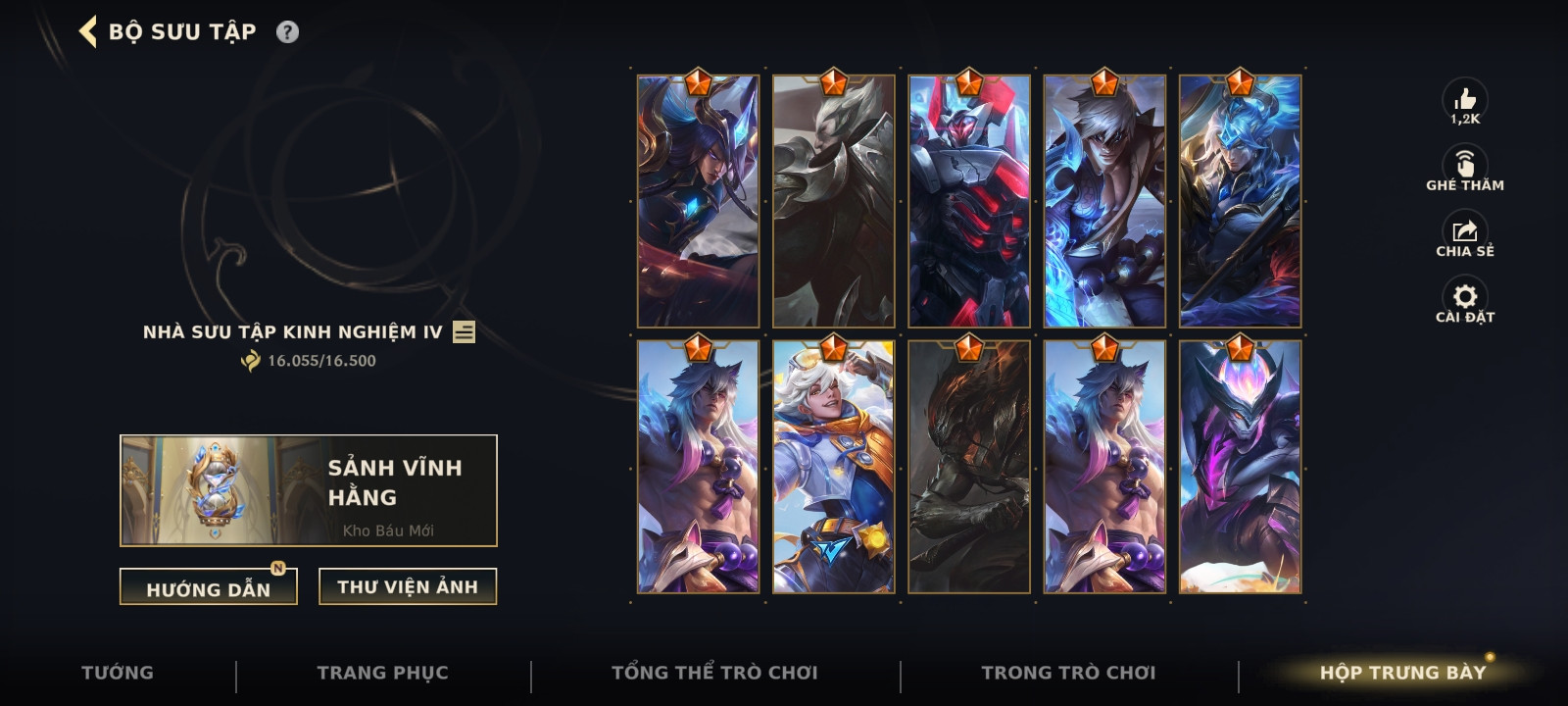This screenshot has height=706, width=1568.
Task: Open the Tổng Thể Trò Chơi tab
Action: tap(714, 673)
